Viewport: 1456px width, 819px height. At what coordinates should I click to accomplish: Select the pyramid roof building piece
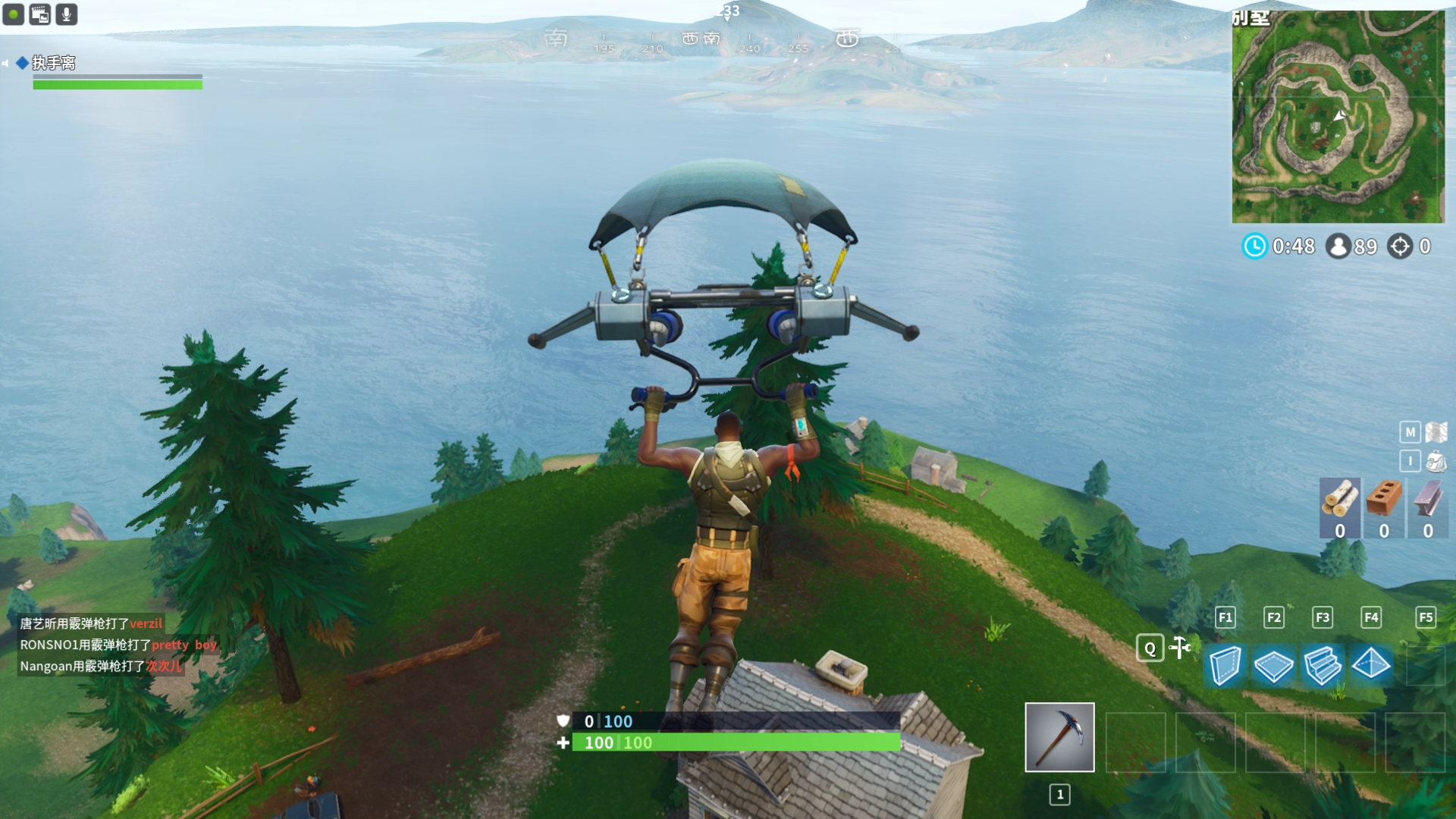point(1371,665)
